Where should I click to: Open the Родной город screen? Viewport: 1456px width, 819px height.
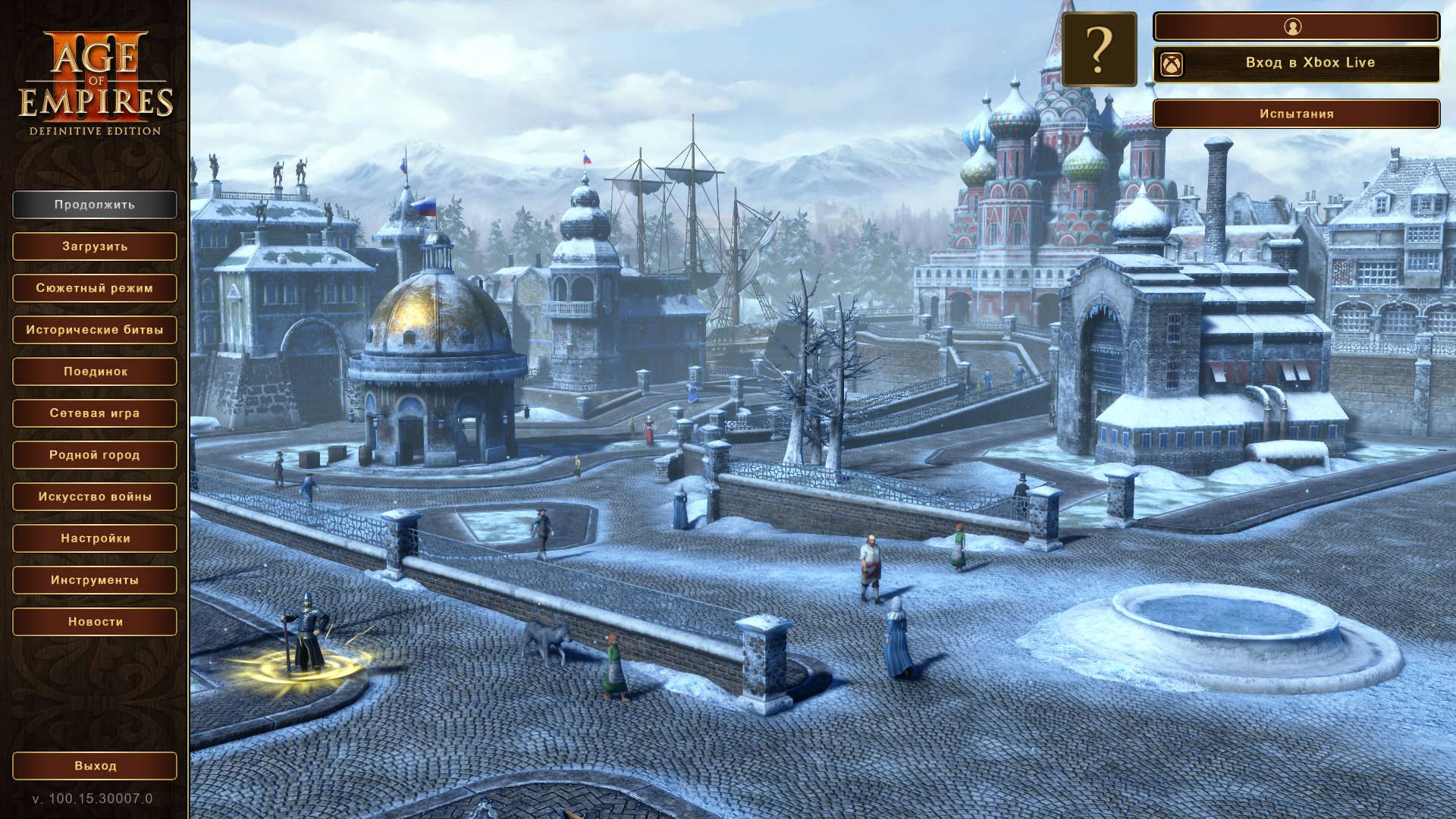click(95, 455)
